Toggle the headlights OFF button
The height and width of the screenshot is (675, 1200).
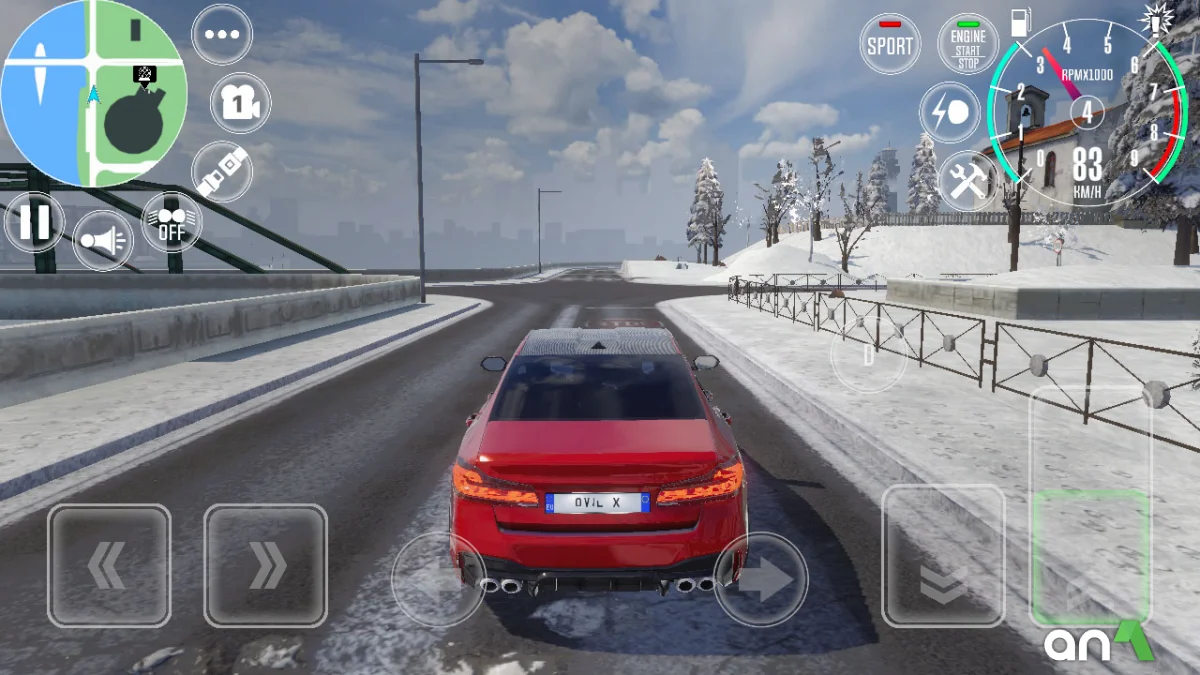(171, 222)
